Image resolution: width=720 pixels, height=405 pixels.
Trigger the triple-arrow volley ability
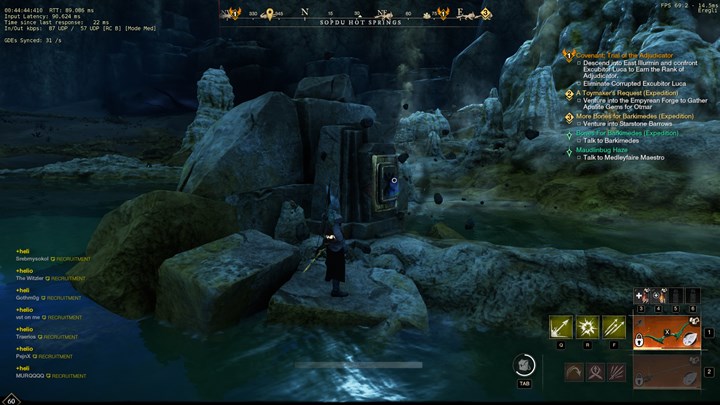613,328
